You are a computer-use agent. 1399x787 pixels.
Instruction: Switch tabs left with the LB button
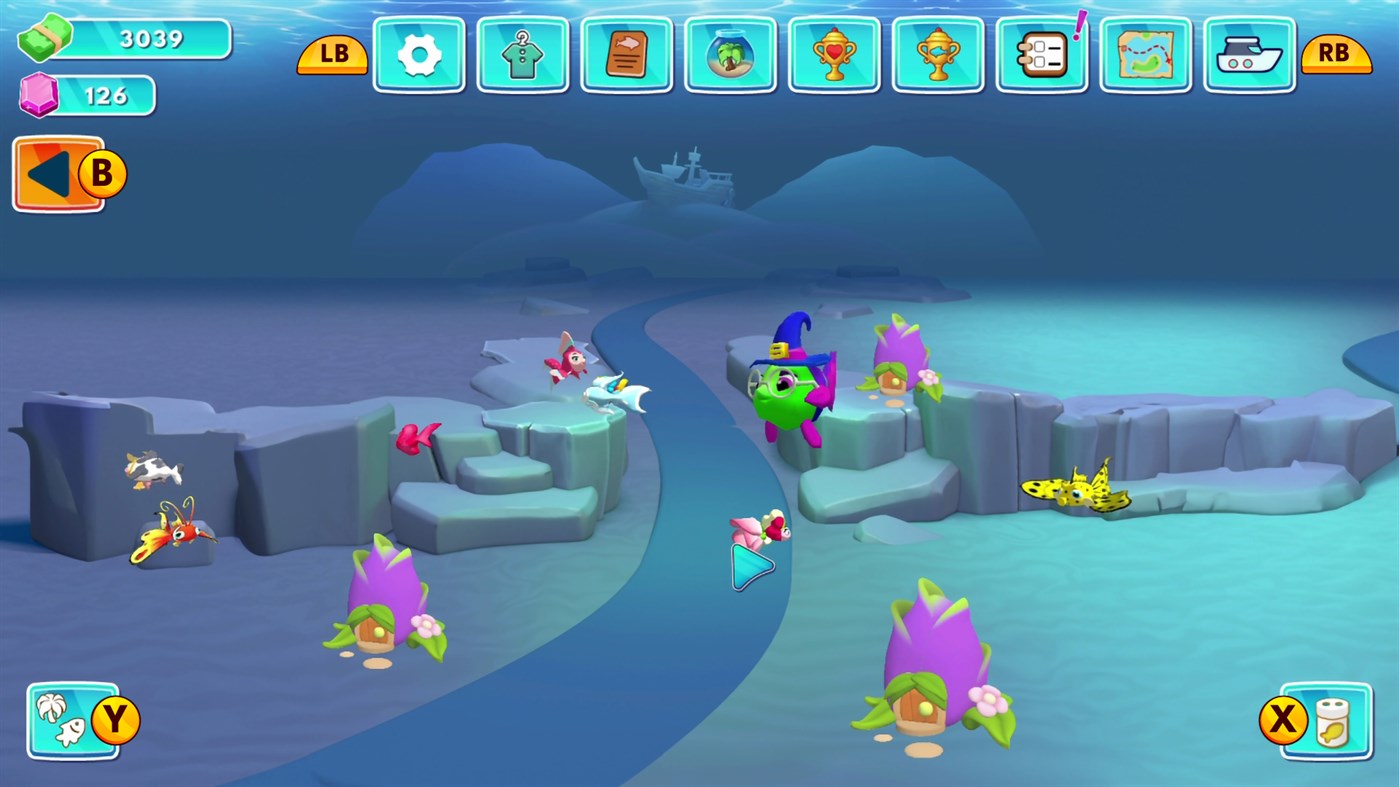point(331,55)
